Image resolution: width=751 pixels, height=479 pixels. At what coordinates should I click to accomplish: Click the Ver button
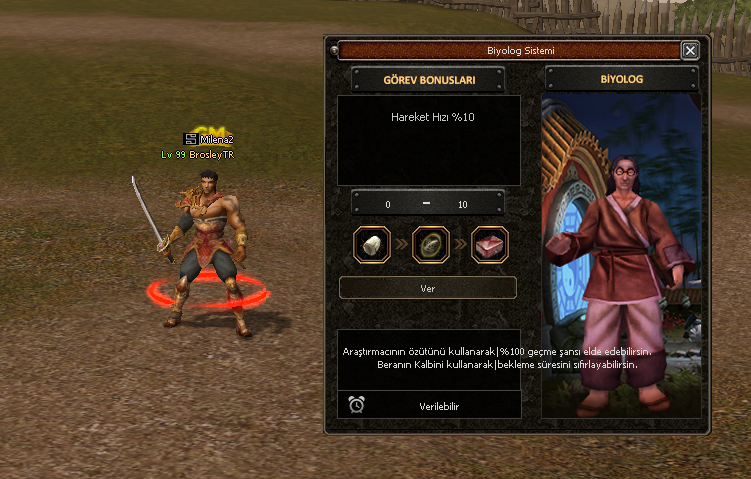[428, 288]
